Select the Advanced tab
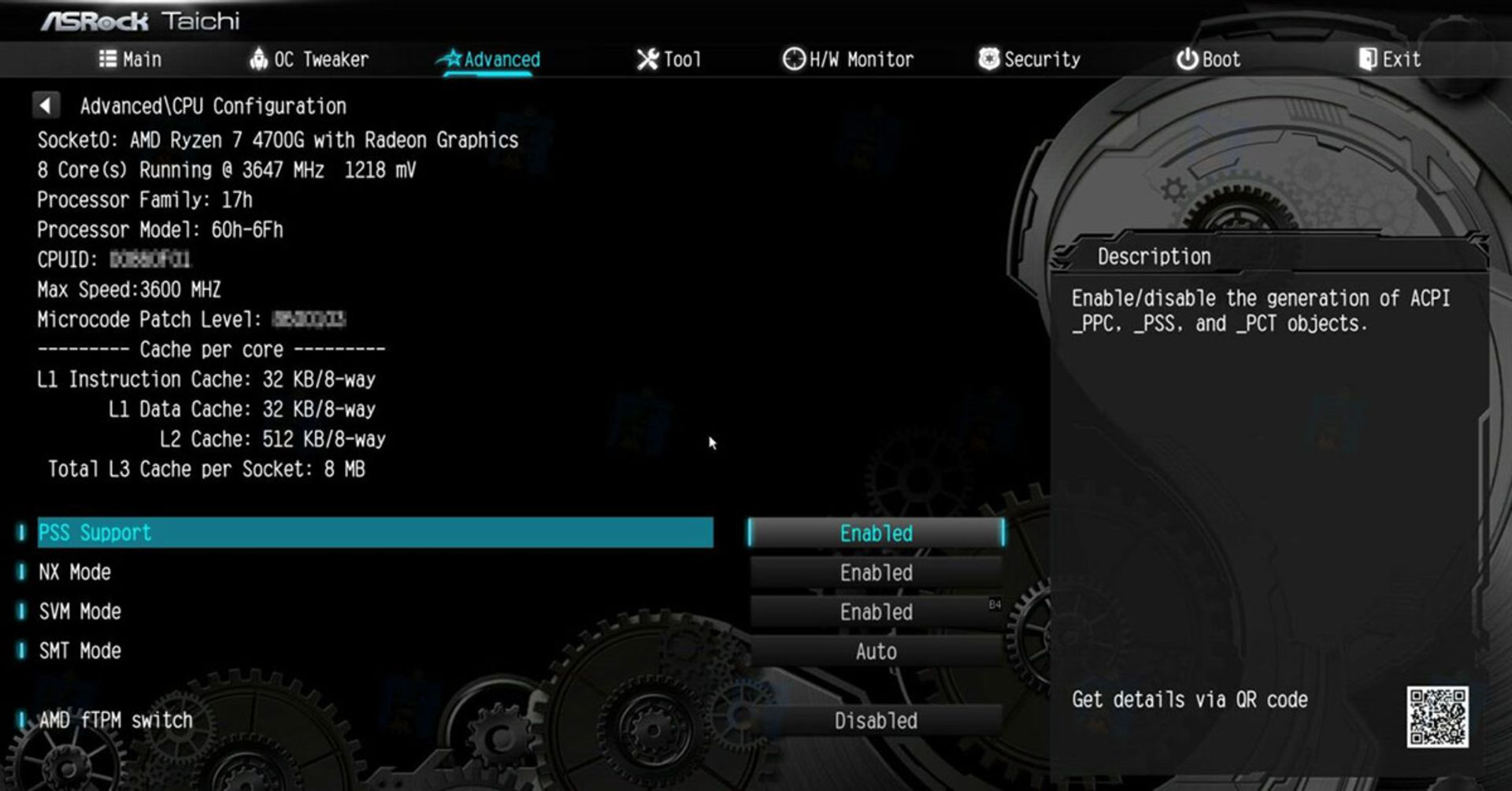1512x791 pixels. [x=490, y=60]
